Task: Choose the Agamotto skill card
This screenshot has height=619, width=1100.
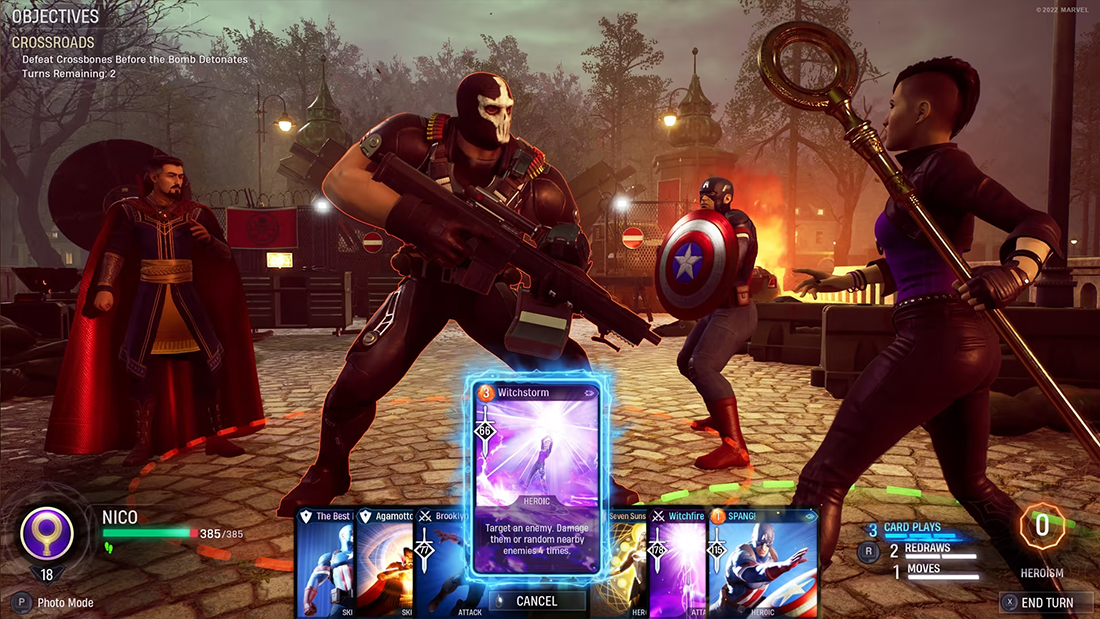Action: coord(383,562)
